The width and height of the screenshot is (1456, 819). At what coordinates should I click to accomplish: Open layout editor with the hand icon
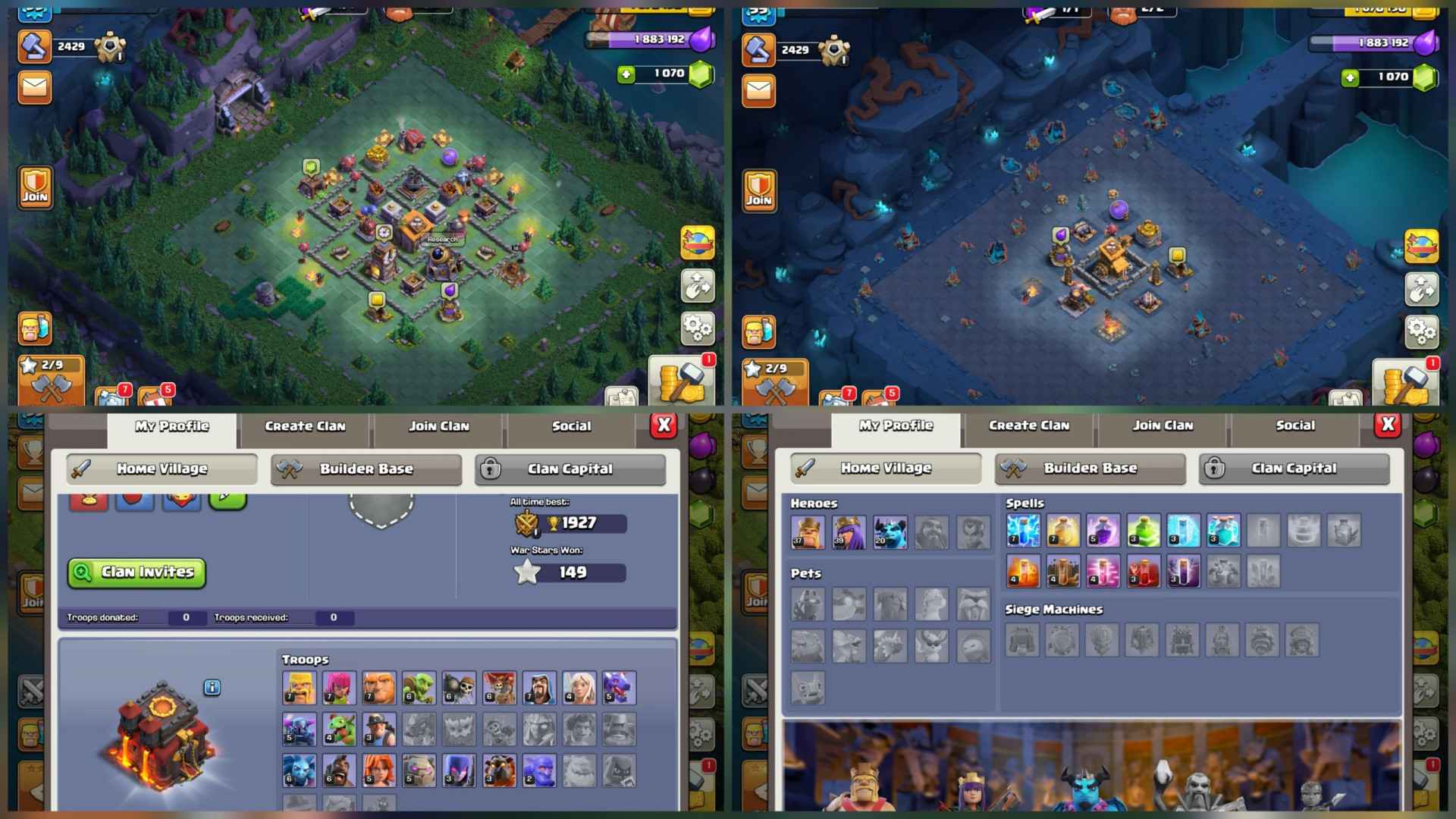[x=698, y=287]
